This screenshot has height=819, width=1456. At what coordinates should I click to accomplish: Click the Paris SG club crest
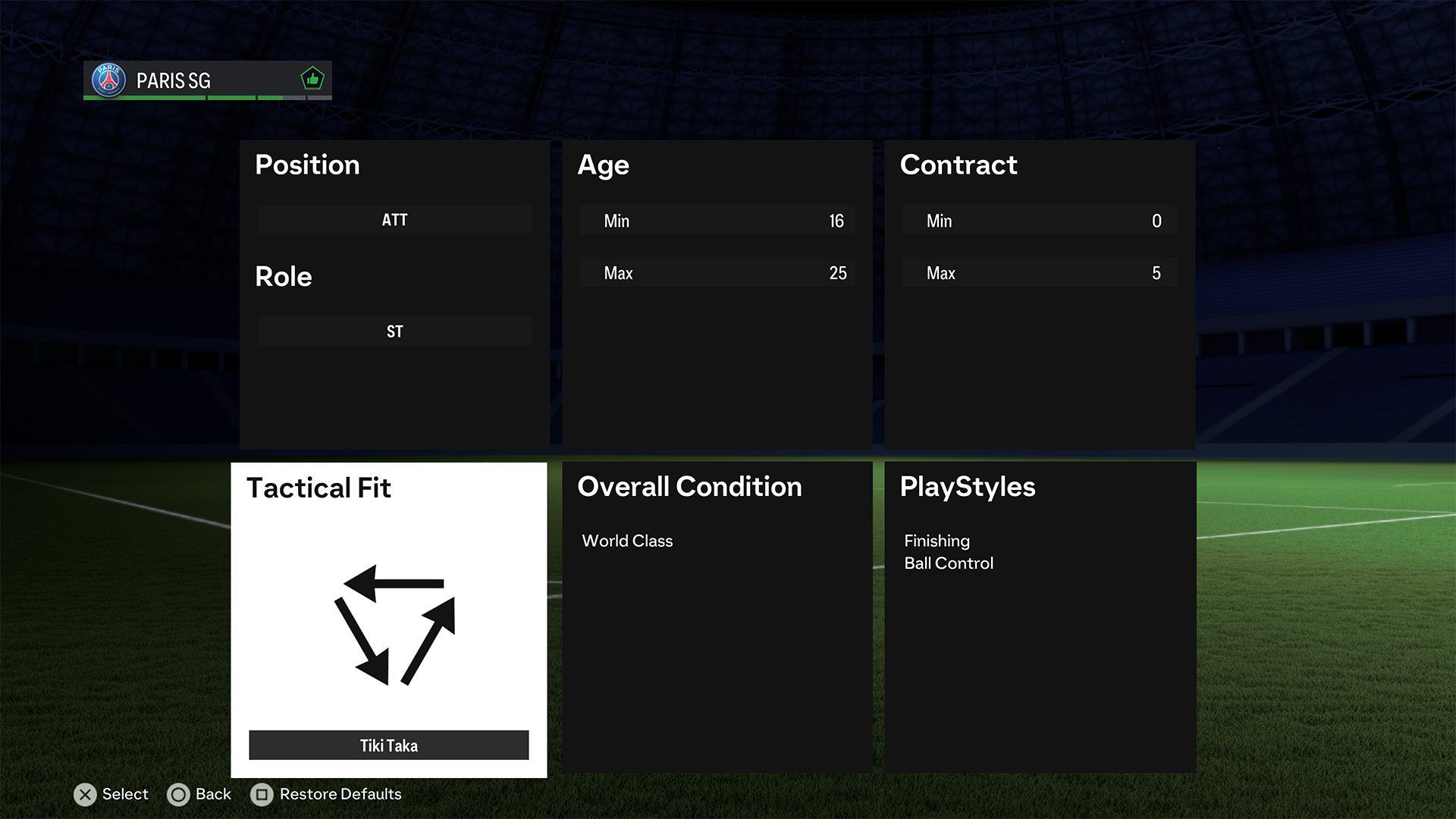coord(108,79)
